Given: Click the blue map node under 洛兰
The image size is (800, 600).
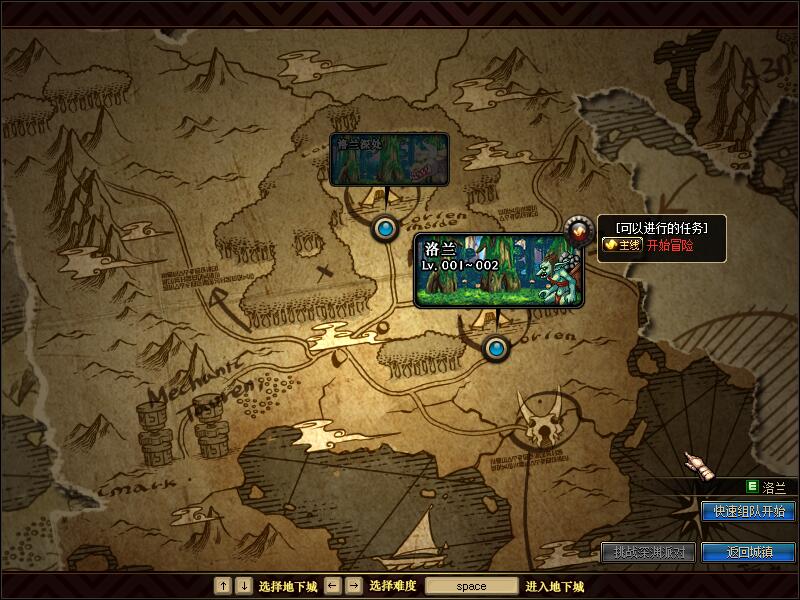Looking at the screenshot, I should tap(496, 348).
